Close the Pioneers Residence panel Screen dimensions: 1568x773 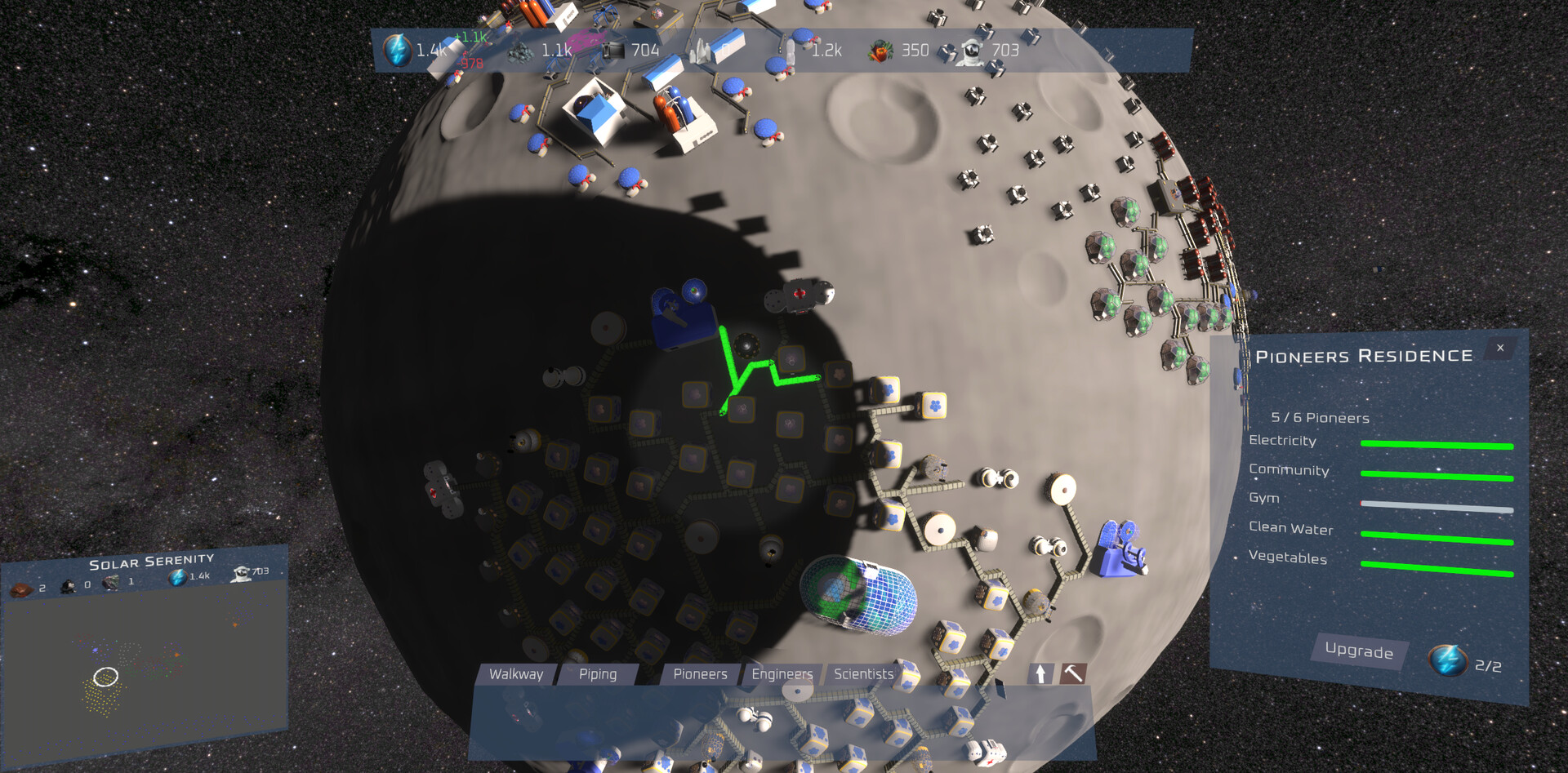click(x=1500, y=348)
